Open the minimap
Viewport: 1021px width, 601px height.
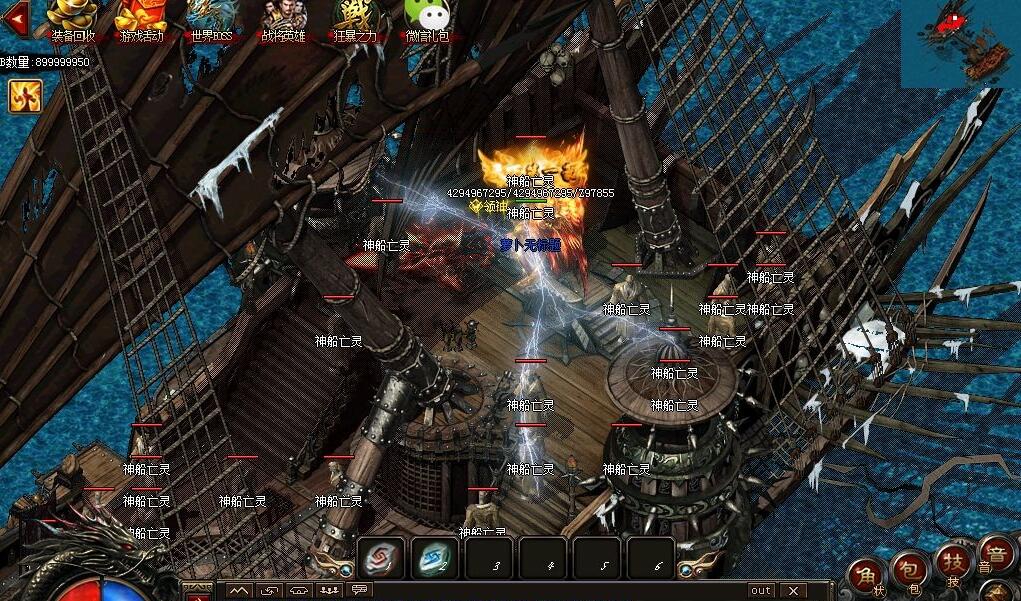coord(961,43)
